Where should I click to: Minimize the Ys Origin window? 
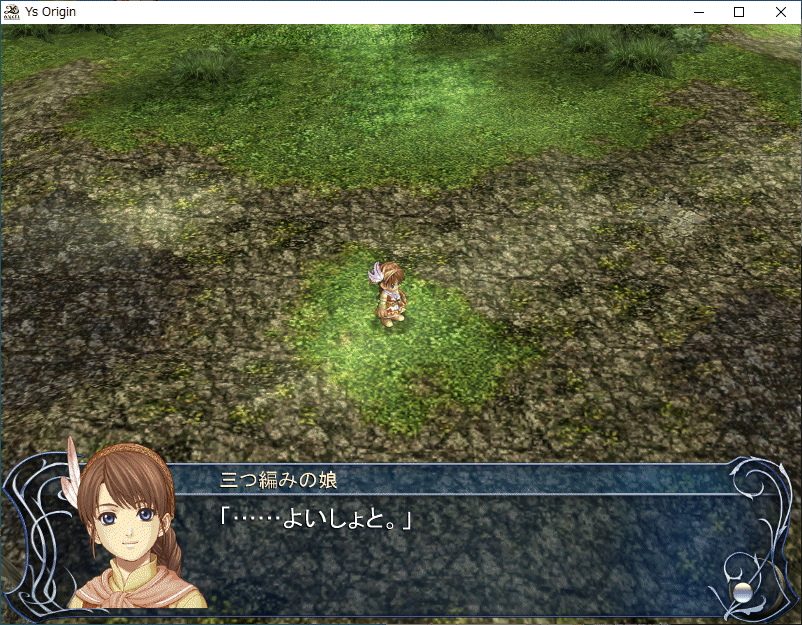(x=694, y=12)
